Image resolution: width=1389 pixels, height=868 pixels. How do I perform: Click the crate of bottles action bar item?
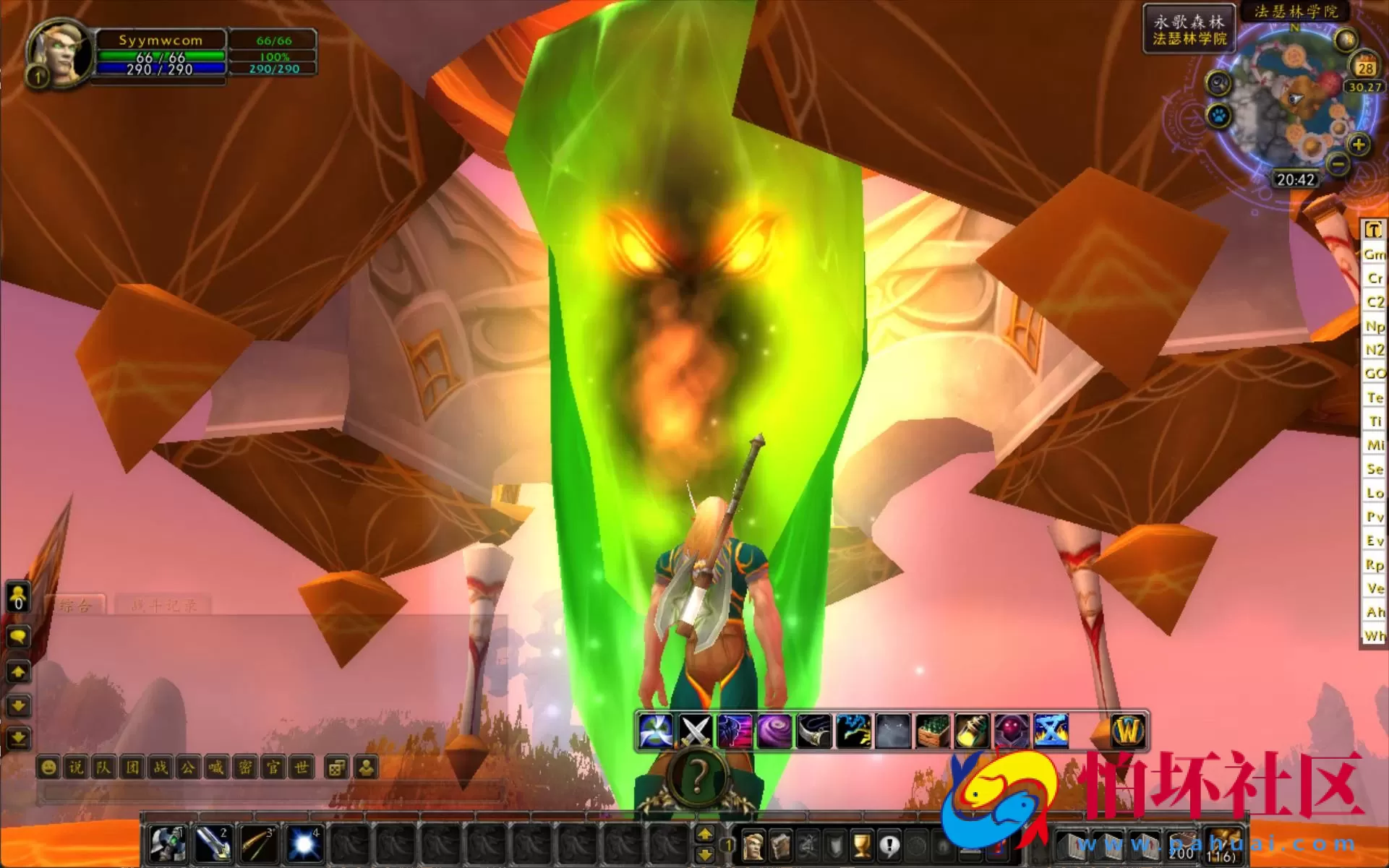[931, 730]
